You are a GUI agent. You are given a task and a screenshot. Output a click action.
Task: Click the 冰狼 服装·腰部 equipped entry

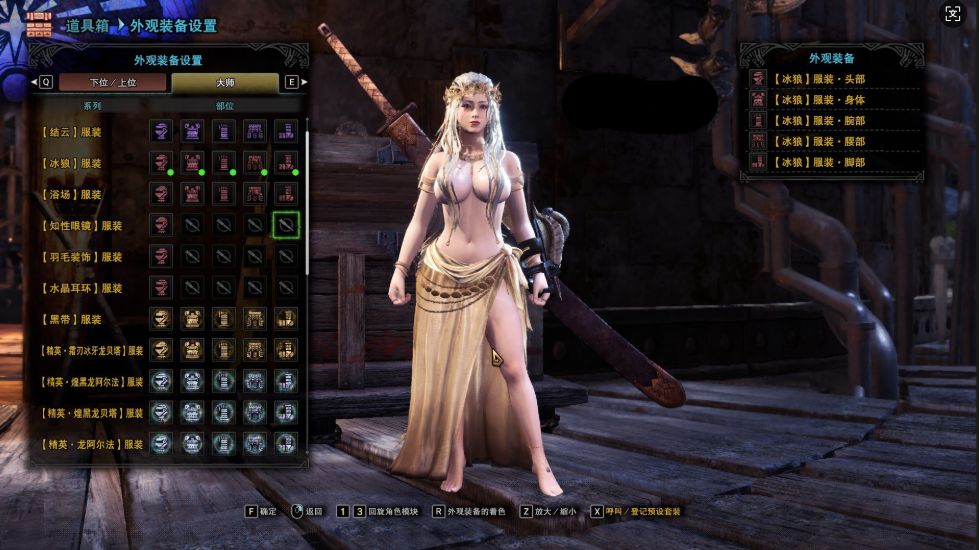click(830, 141)
